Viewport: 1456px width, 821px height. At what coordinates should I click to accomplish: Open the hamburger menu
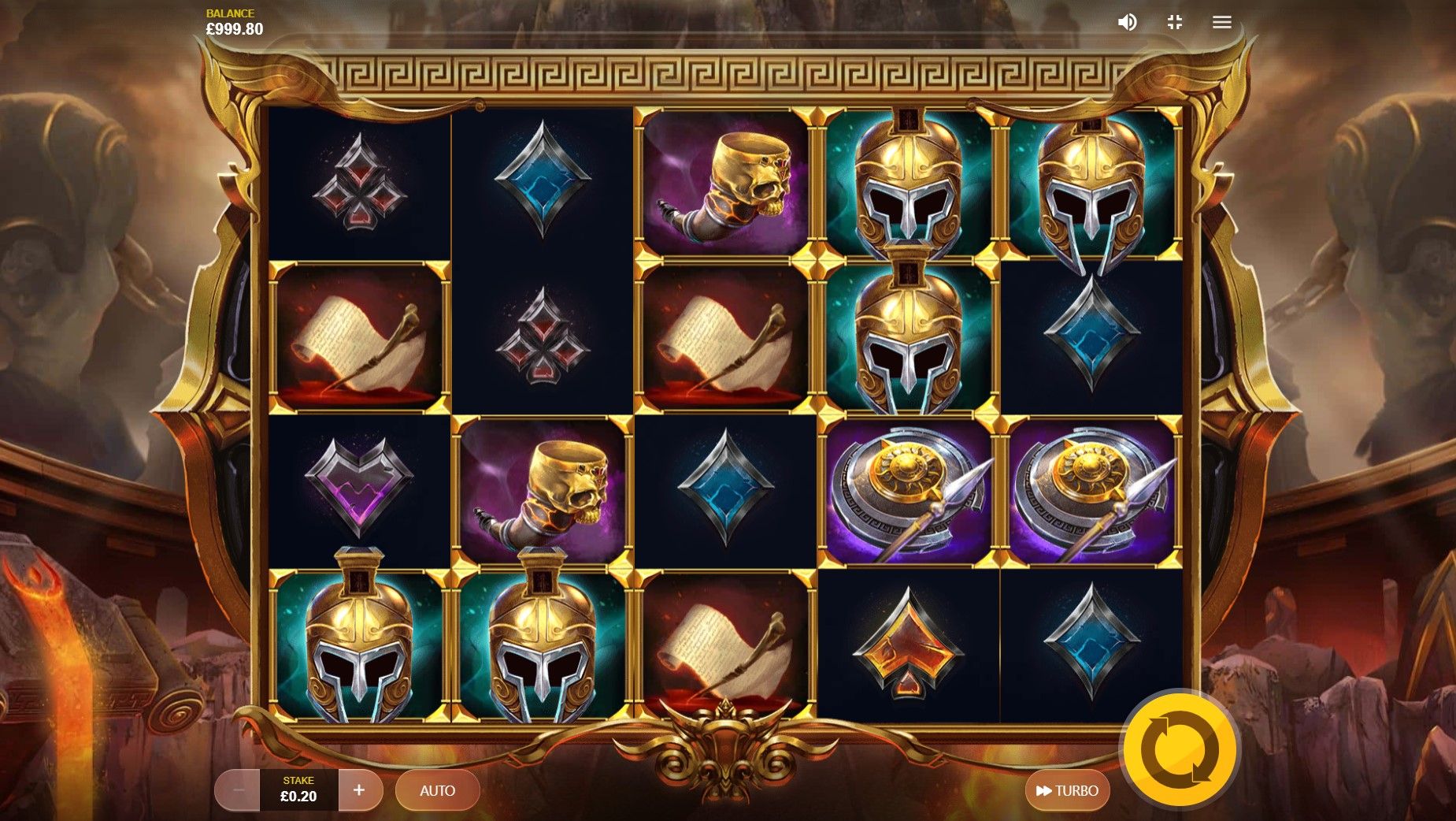(1221, 22)
